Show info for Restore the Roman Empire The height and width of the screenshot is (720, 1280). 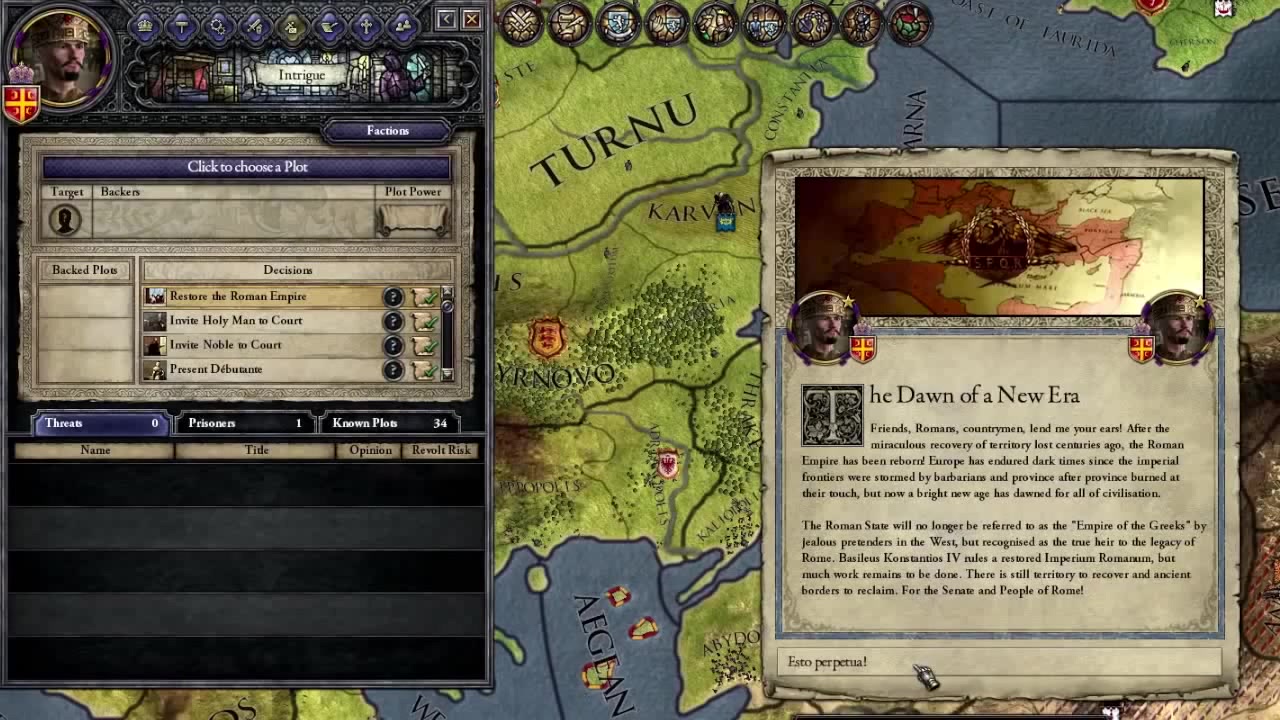click(x=393, y=297)
